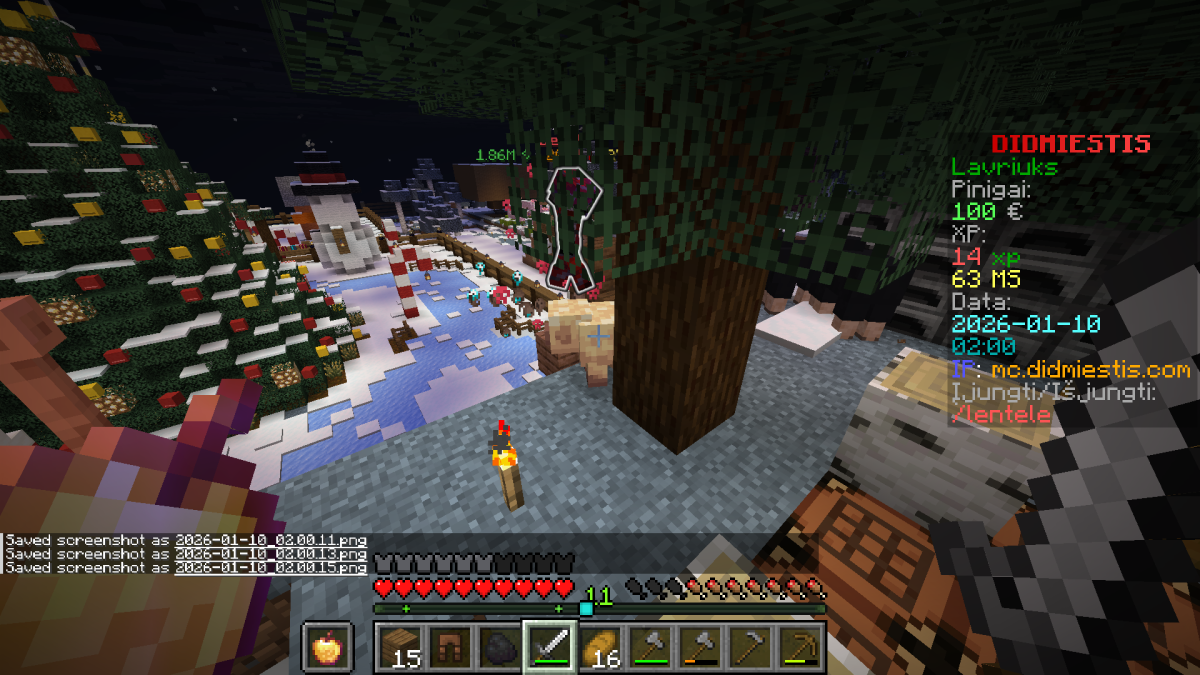Viewport: 1200px width, 675px height.
Task: Switch to the bread stack of 16
Action: (x=600, y=648)
